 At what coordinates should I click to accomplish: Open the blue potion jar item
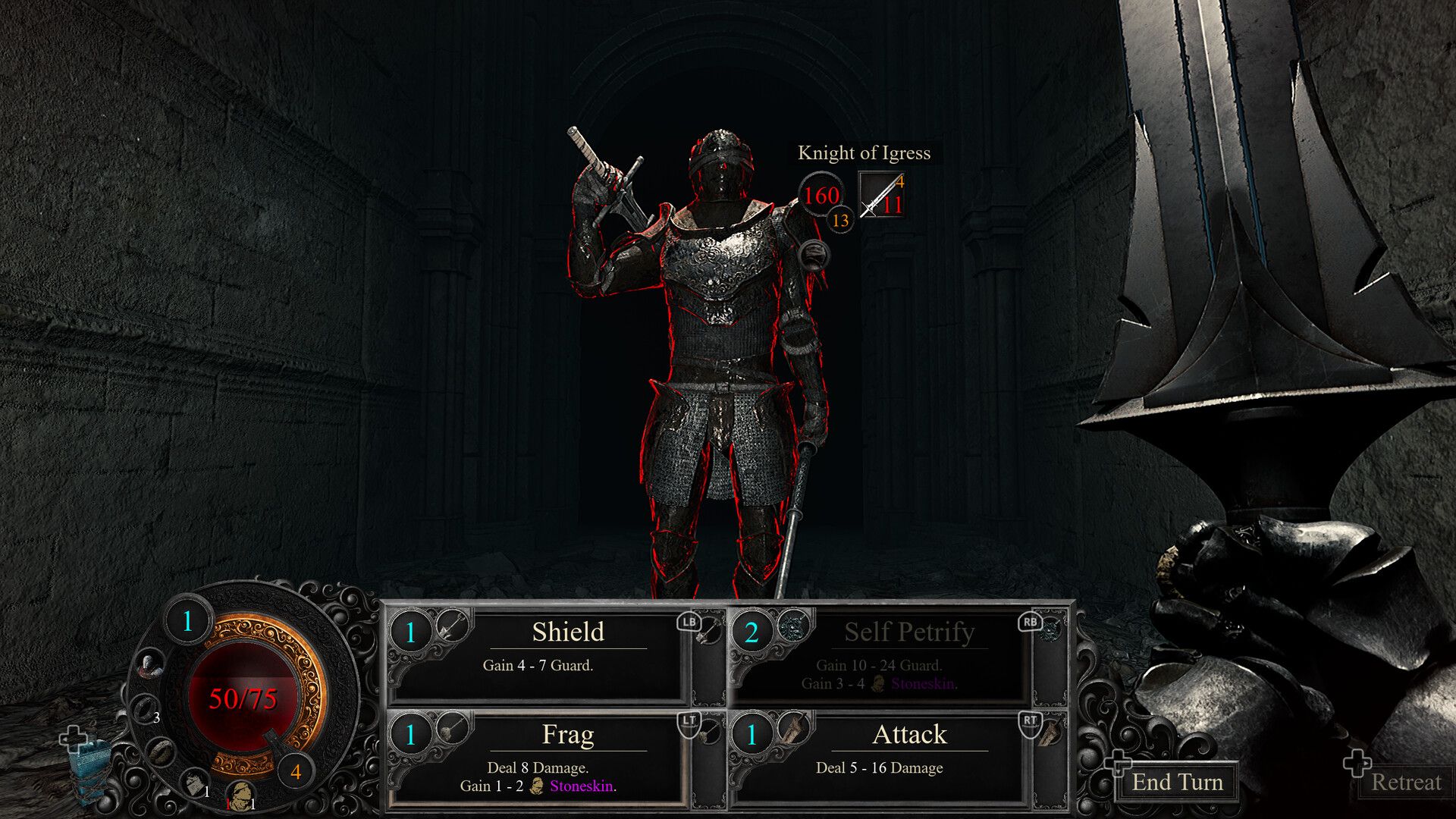pos(89,766)
